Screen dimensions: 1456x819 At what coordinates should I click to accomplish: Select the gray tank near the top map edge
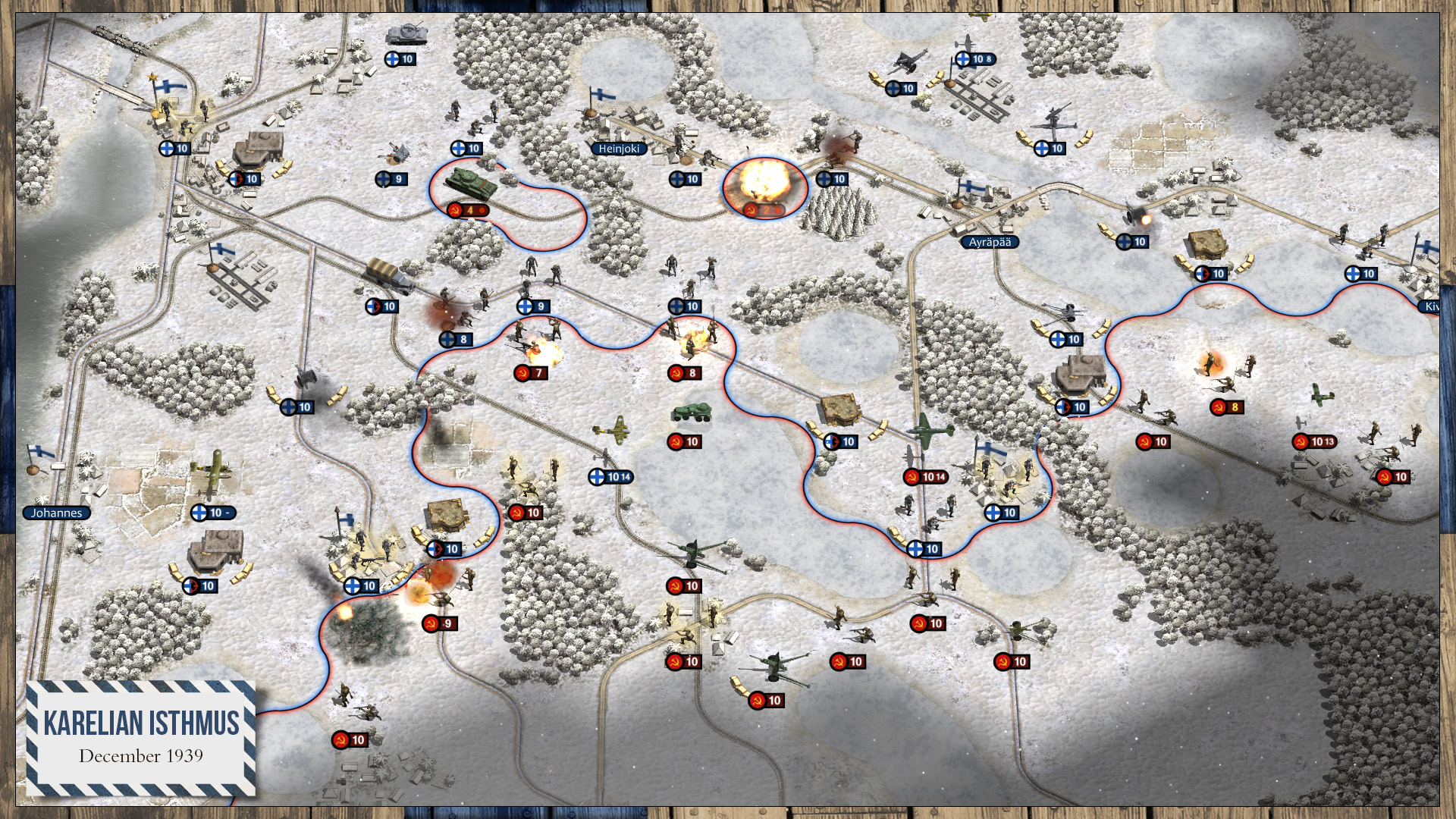point(407,34)
